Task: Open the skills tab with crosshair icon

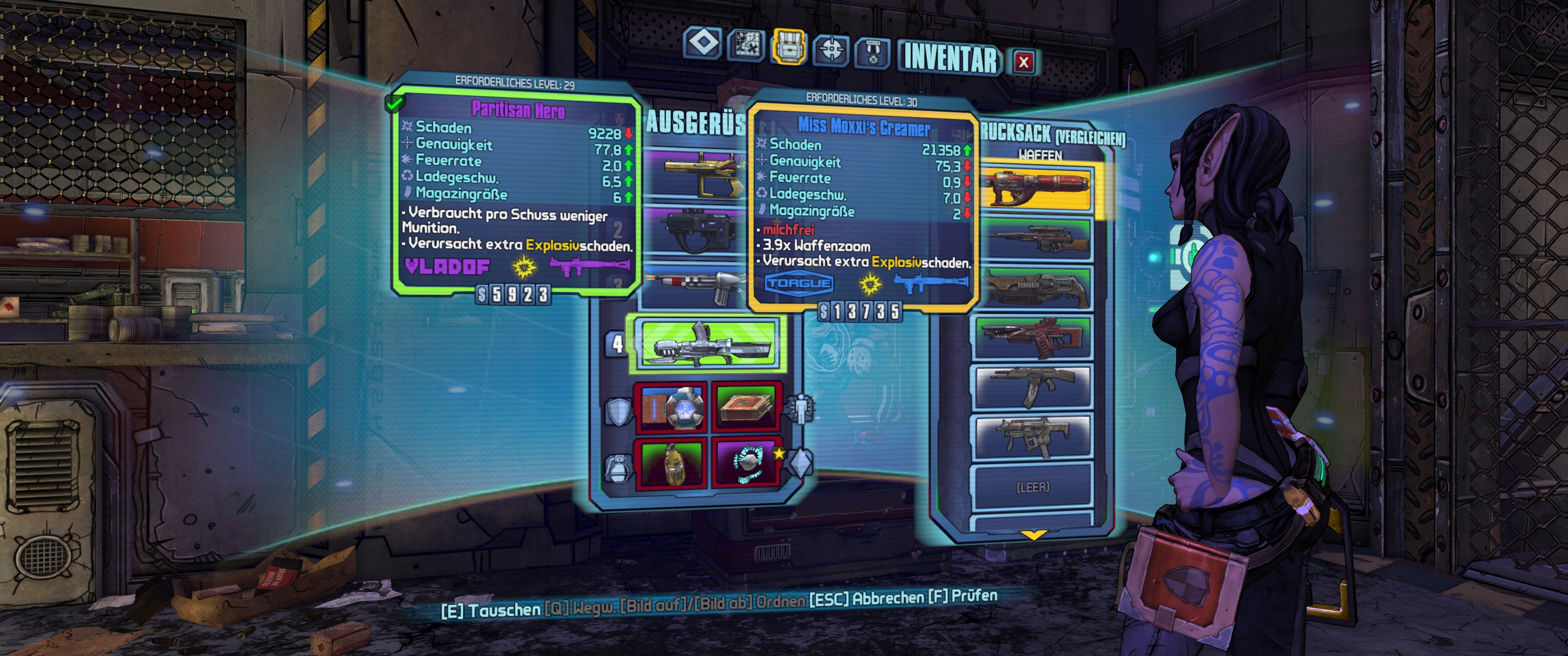Action: [x=831, y=49]
